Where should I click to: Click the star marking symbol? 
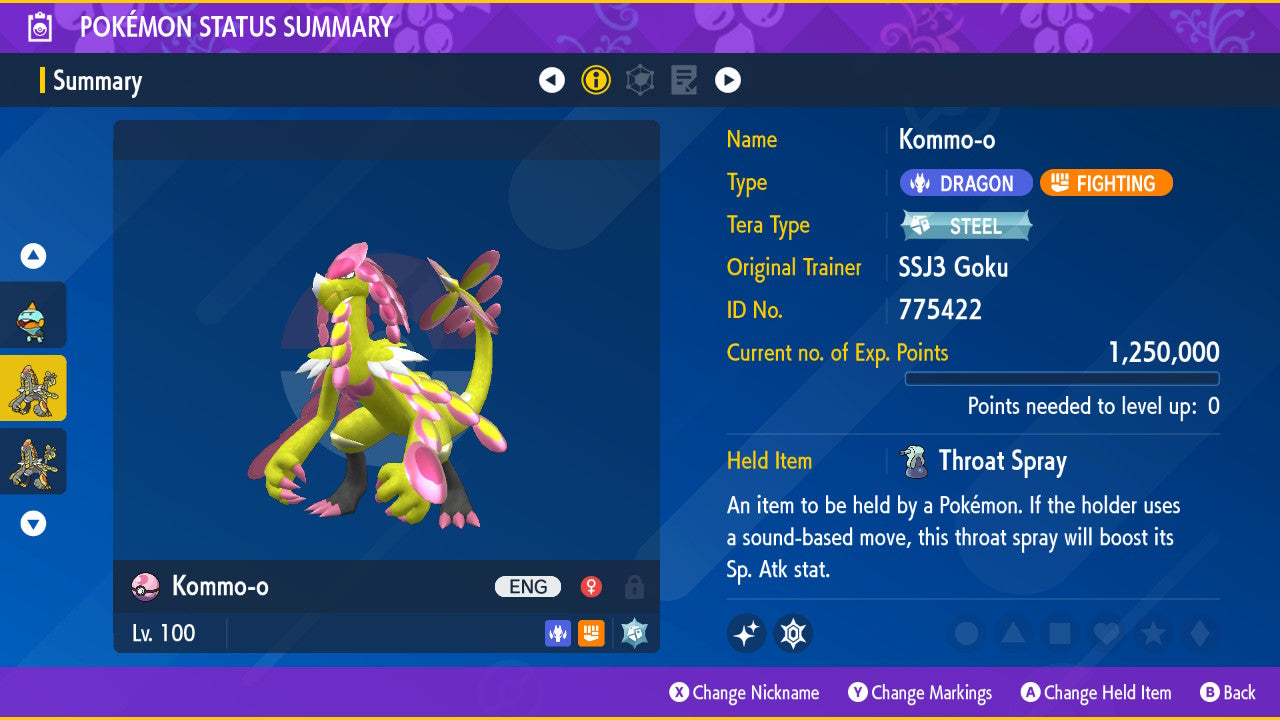tap(1152, 633)
